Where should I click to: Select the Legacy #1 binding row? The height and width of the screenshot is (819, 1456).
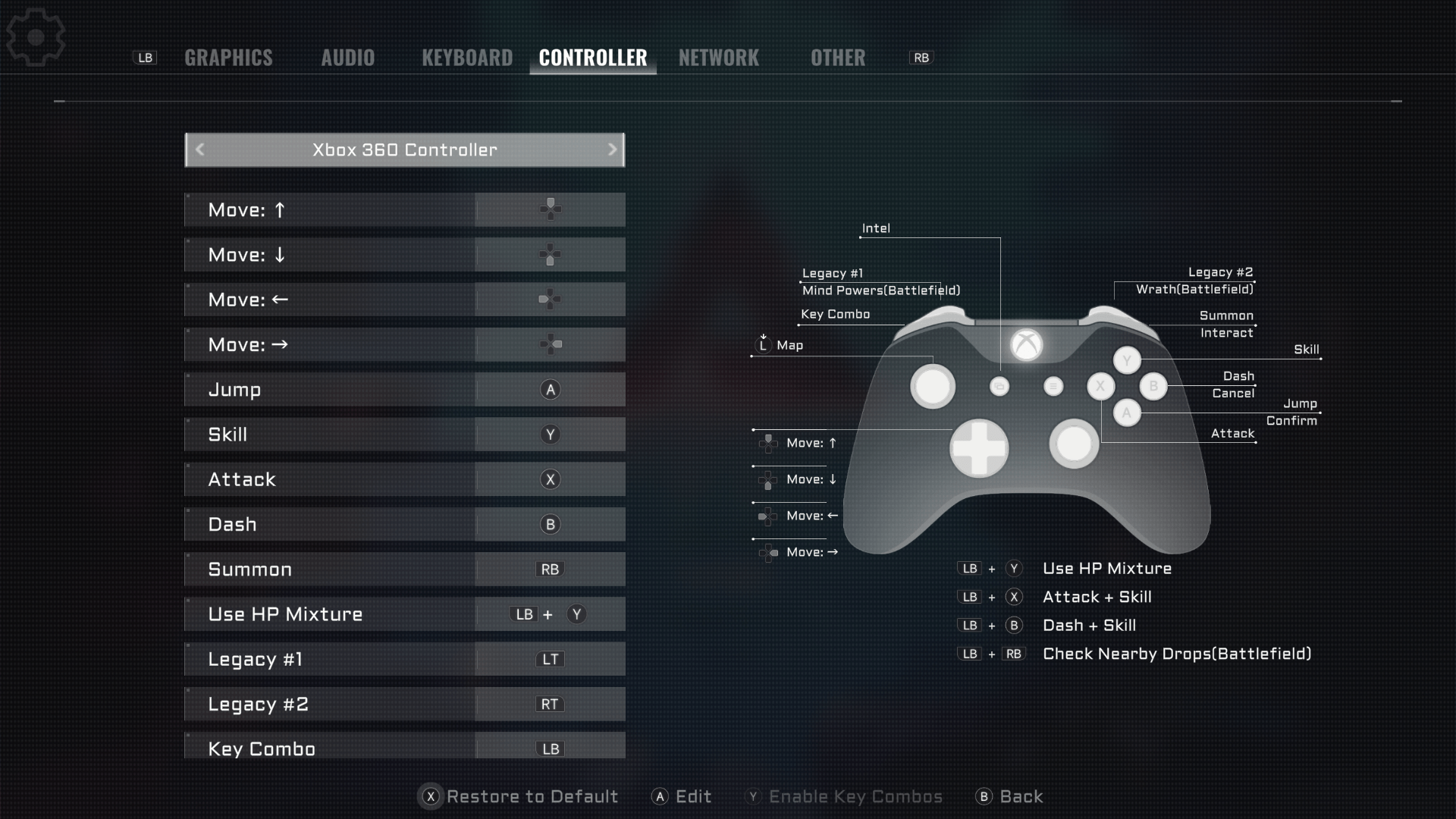pos(404,659)
